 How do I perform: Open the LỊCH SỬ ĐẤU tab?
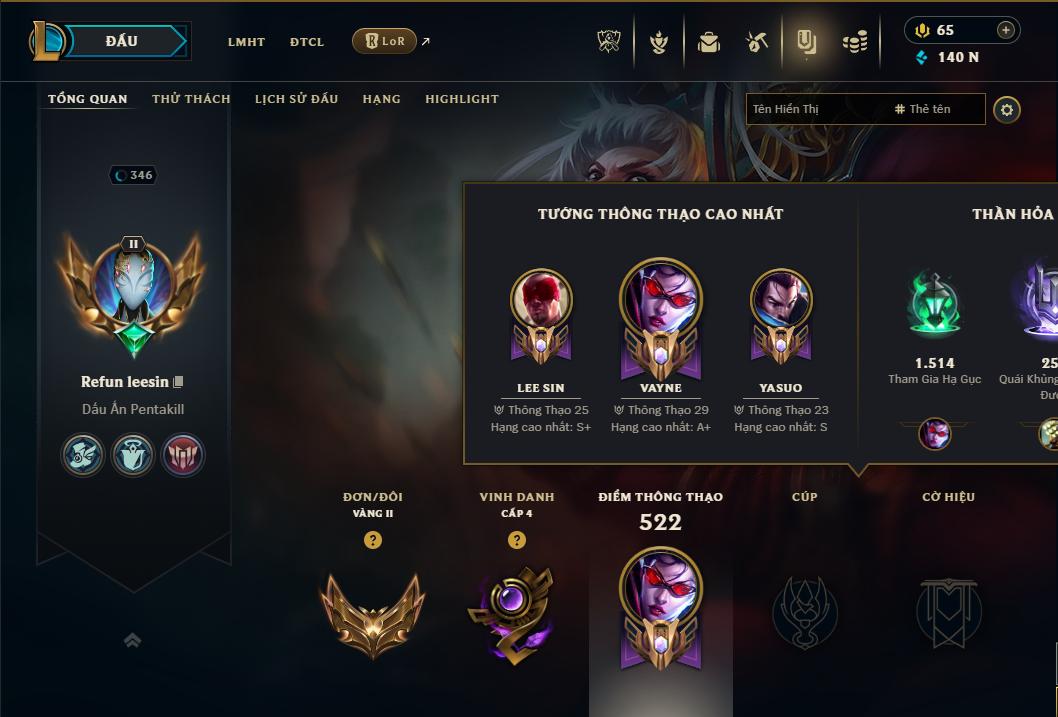point(296,99)
